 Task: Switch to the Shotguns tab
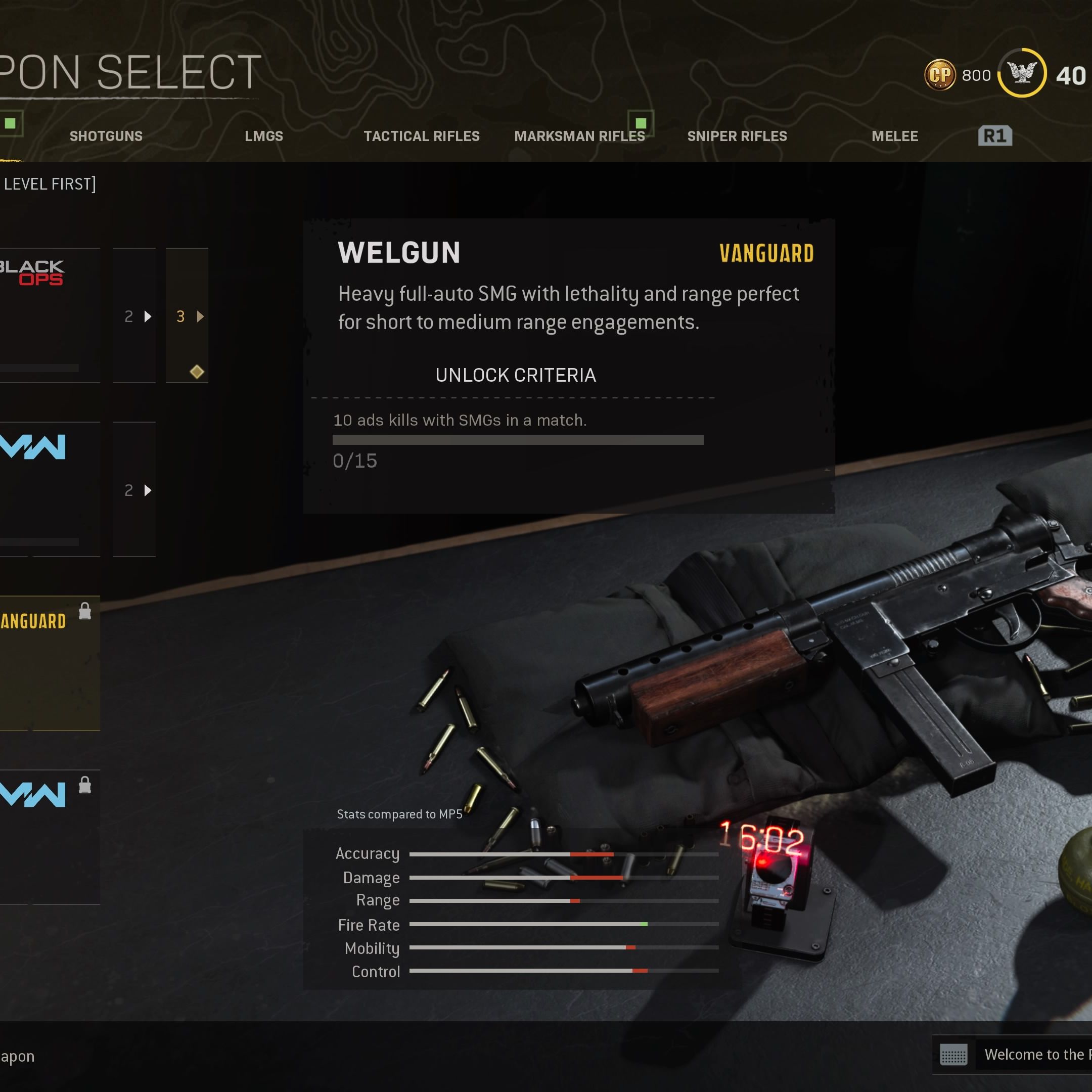pos(106,136)
